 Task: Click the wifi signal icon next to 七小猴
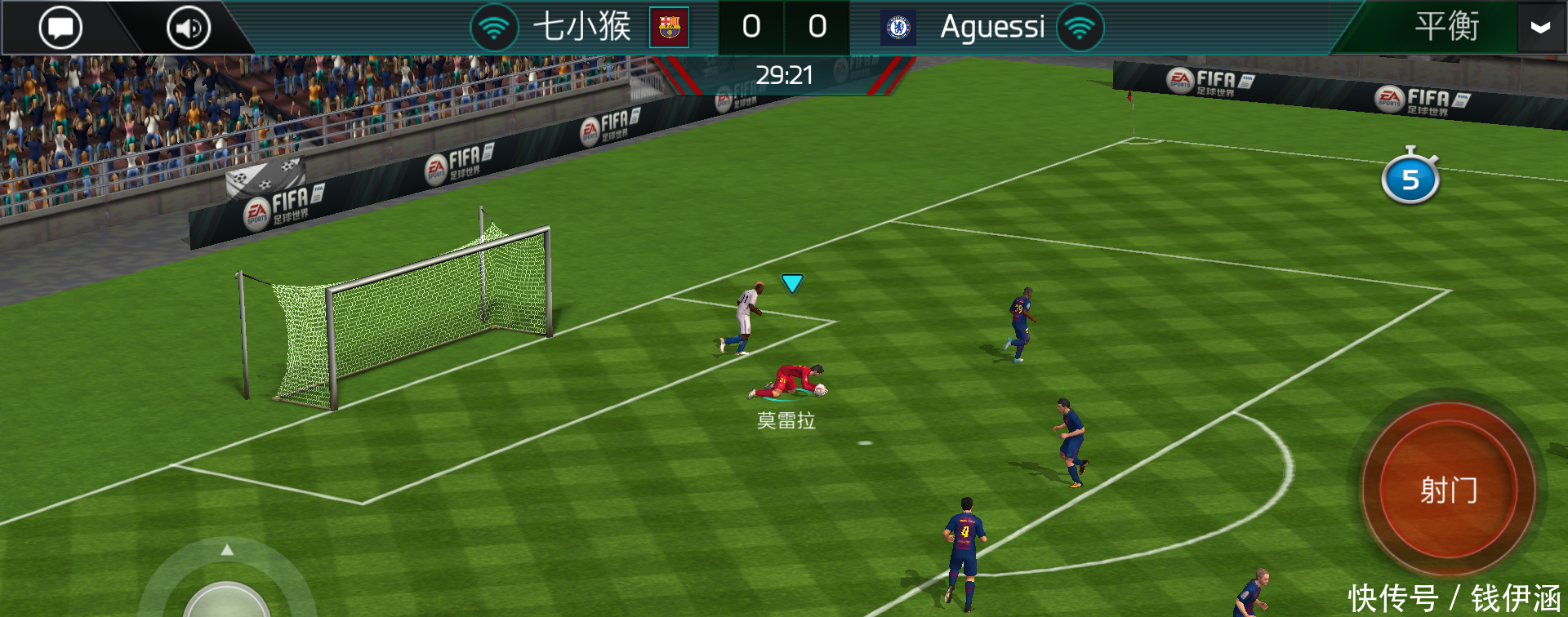494,26
